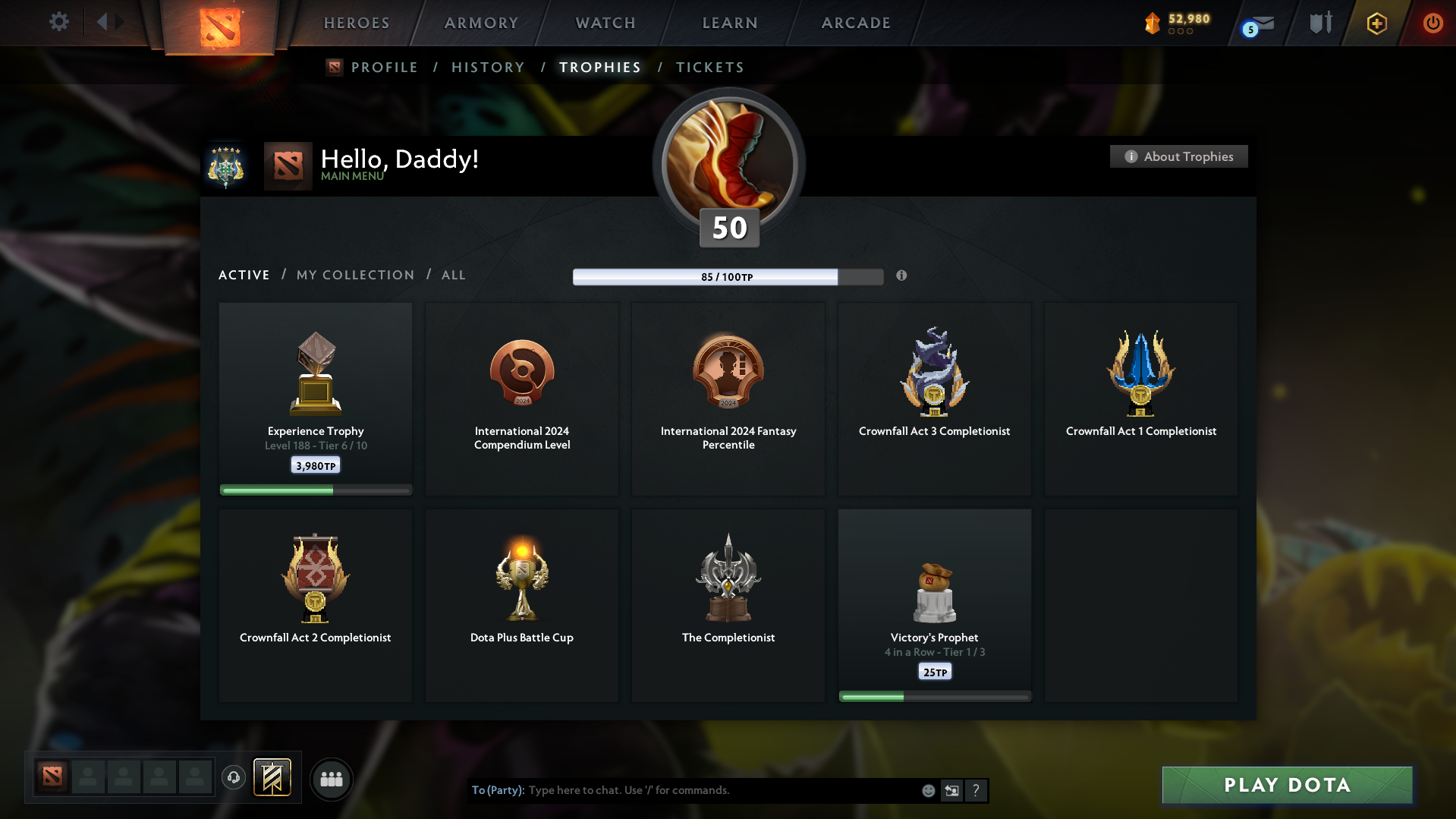This screenshot has height=819, width=1456.
Task: Open the armory shield and sword icon
Action: [x=1320, y=22]
